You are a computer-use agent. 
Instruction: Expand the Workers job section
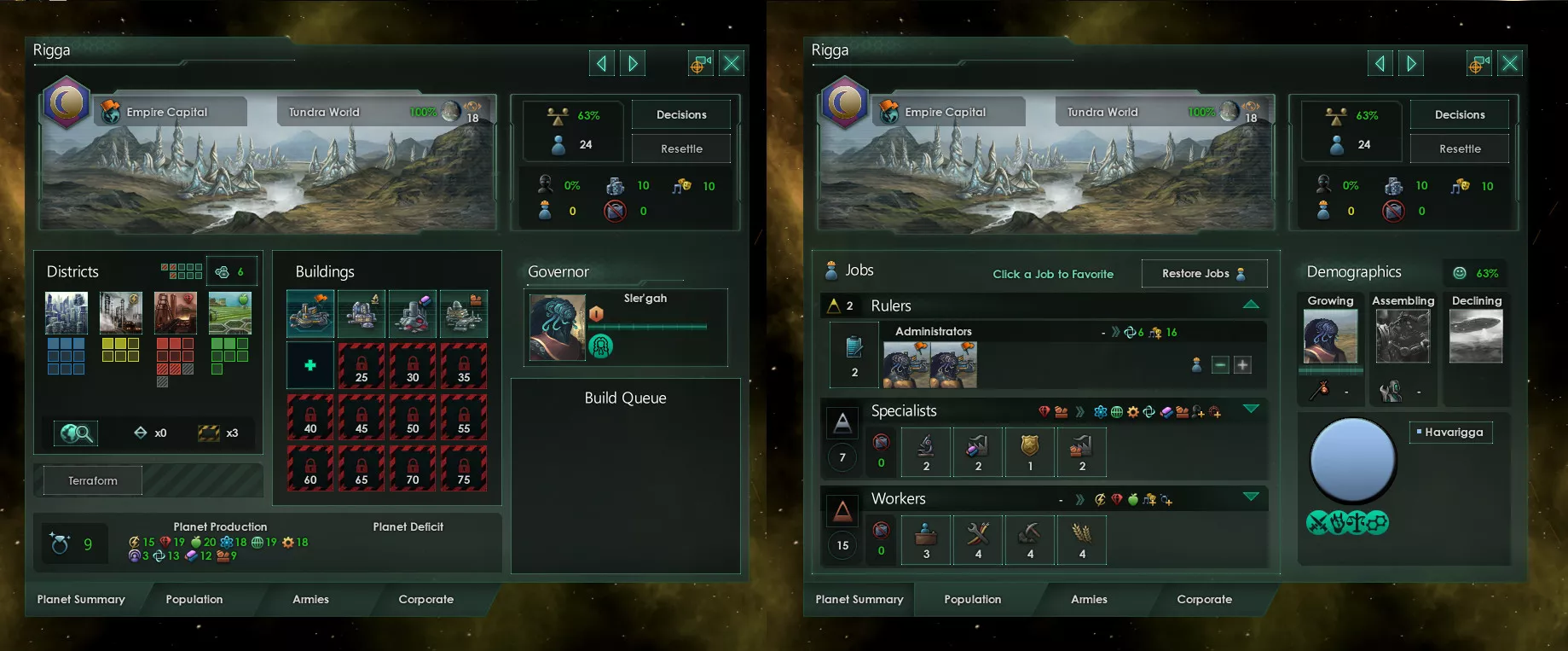1251,497
